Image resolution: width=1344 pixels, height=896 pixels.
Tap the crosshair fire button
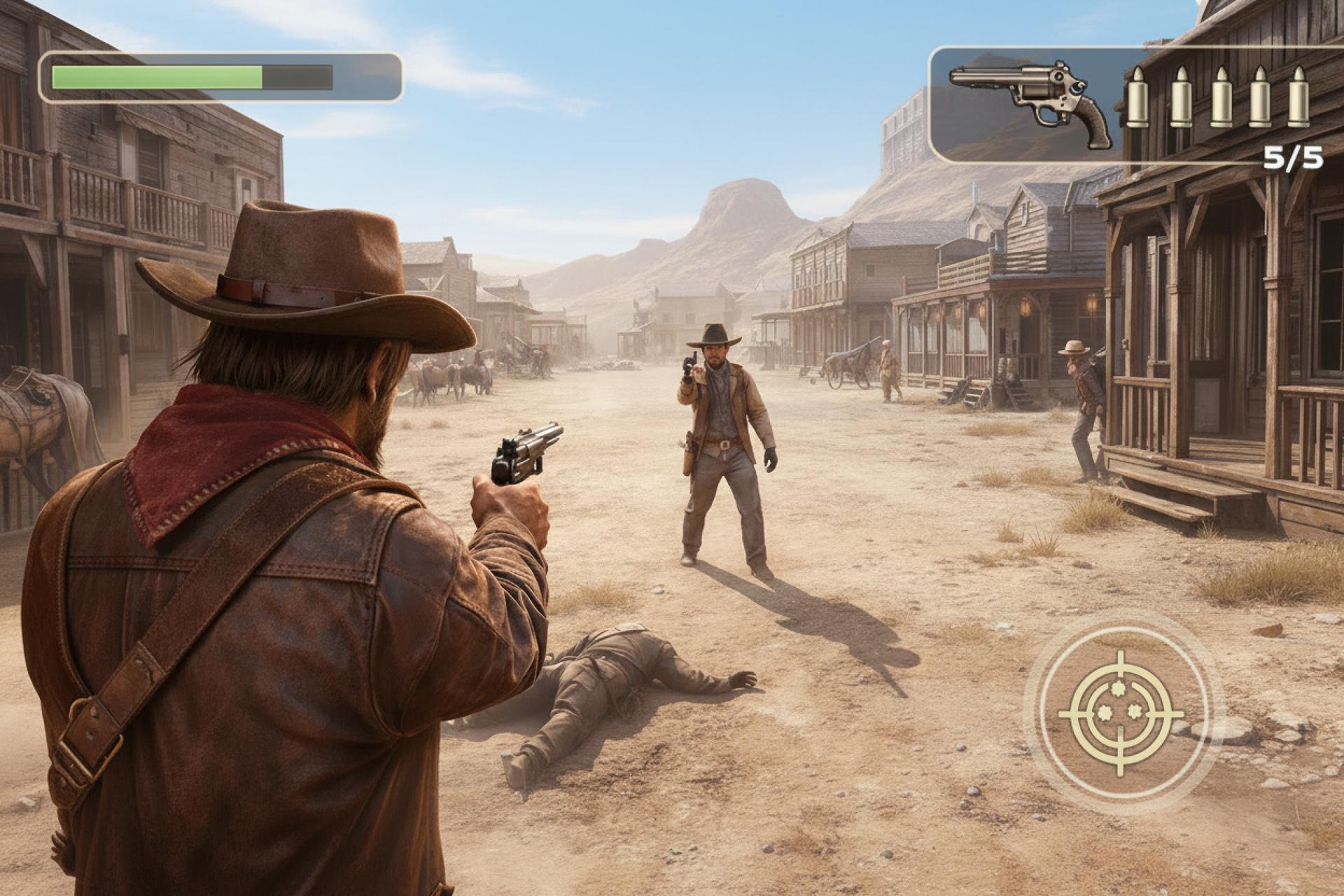(x=1121, y=713)
